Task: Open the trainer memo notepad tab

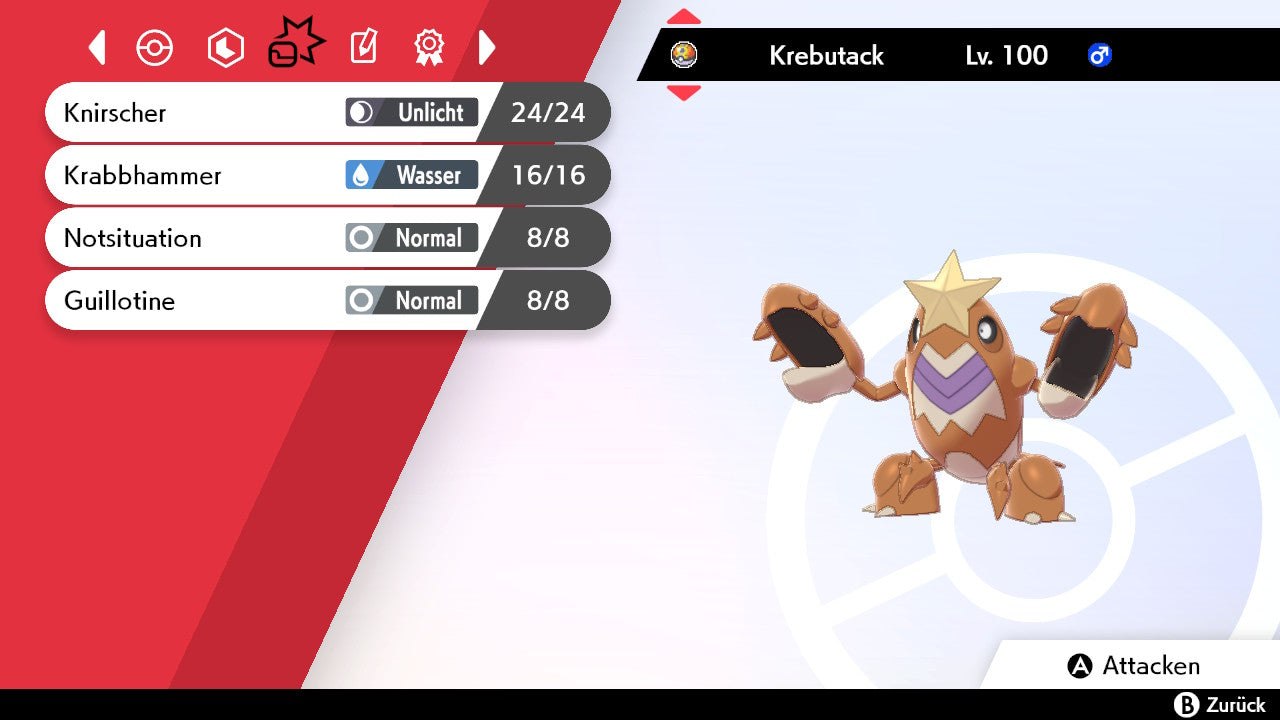Action: (364, 48)
